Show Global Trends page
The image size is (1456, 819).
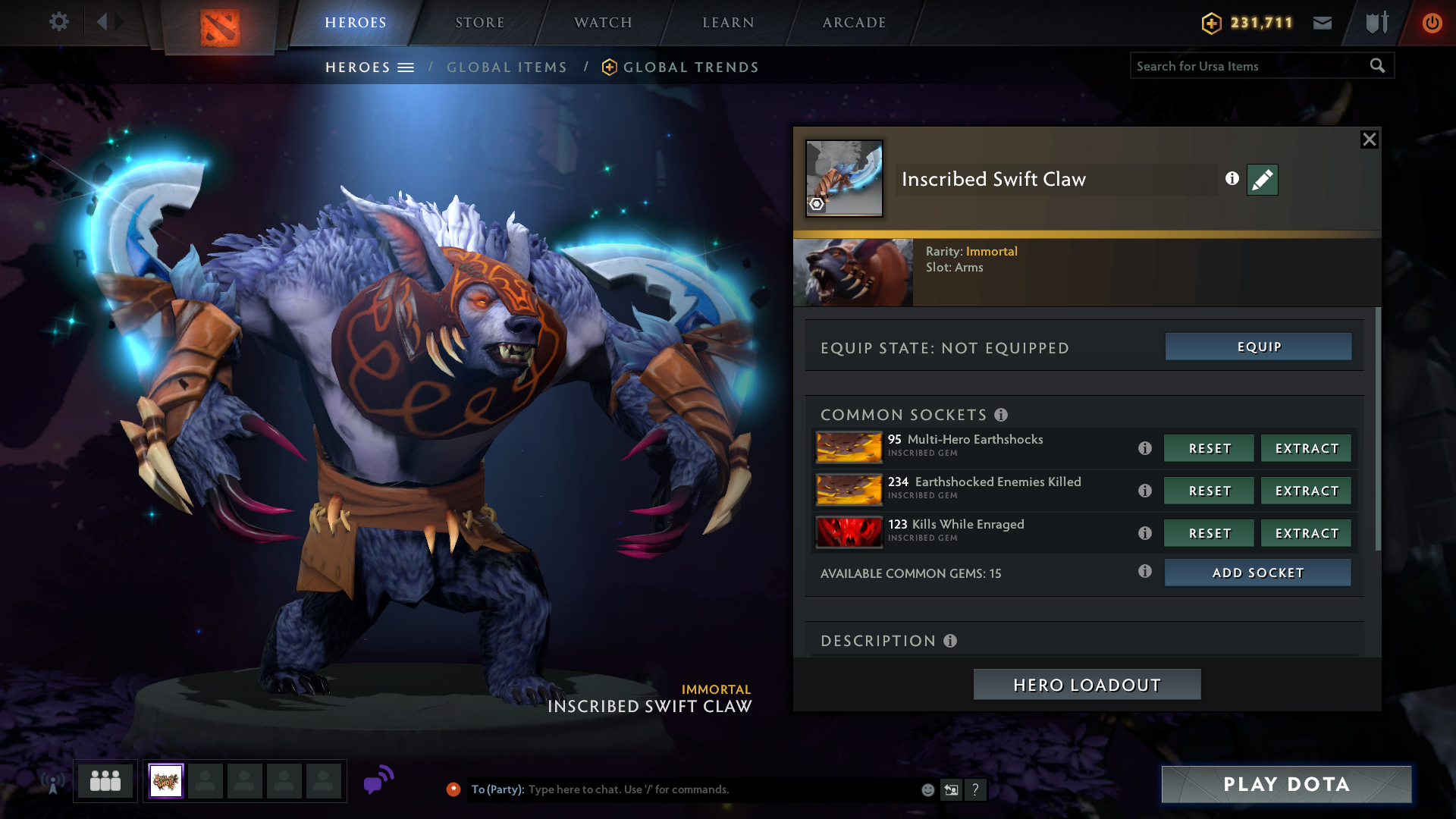690,67
